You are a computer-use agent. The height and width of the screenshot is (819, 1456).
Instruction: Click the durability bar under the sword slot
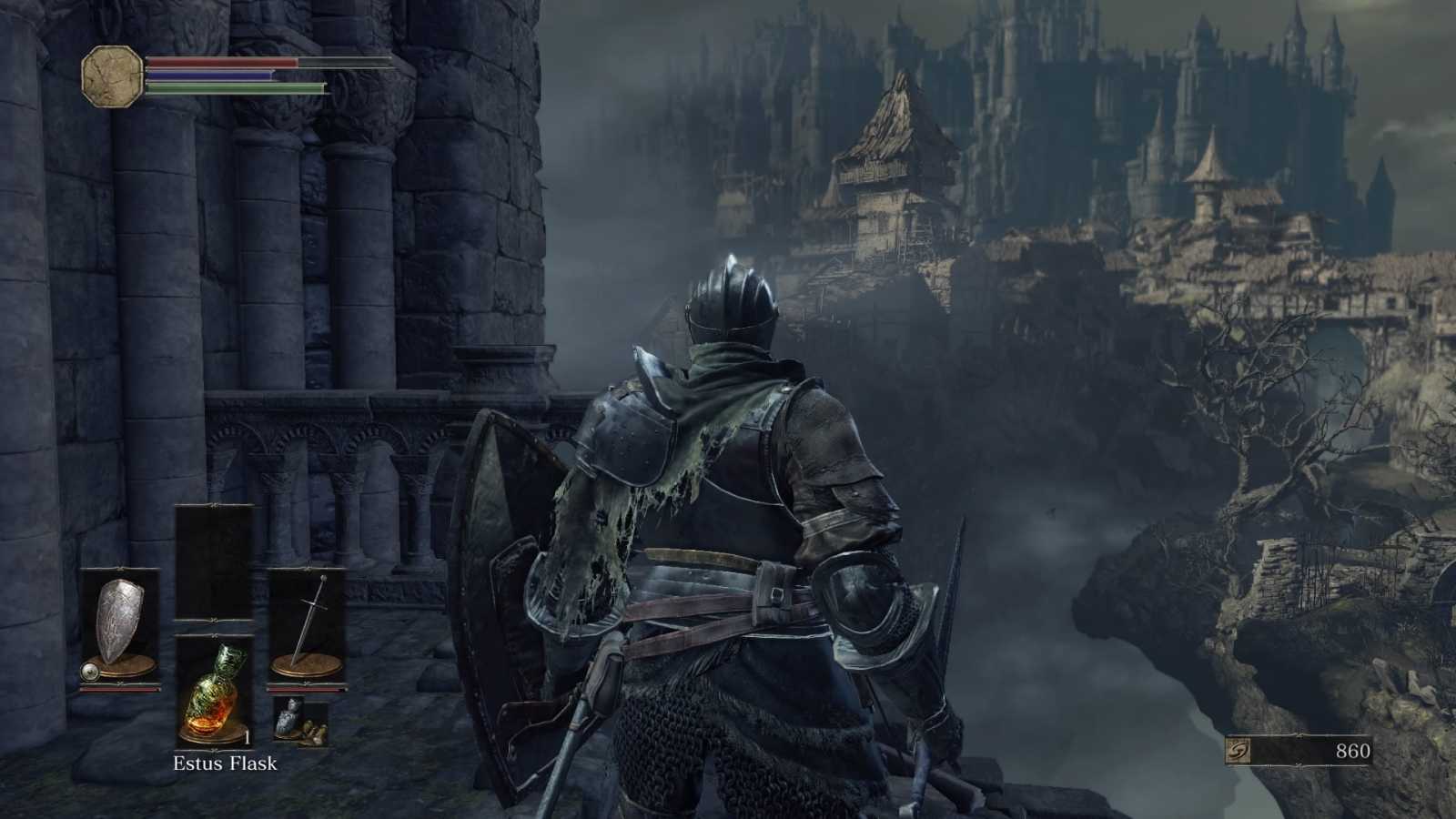pos(308,691)
